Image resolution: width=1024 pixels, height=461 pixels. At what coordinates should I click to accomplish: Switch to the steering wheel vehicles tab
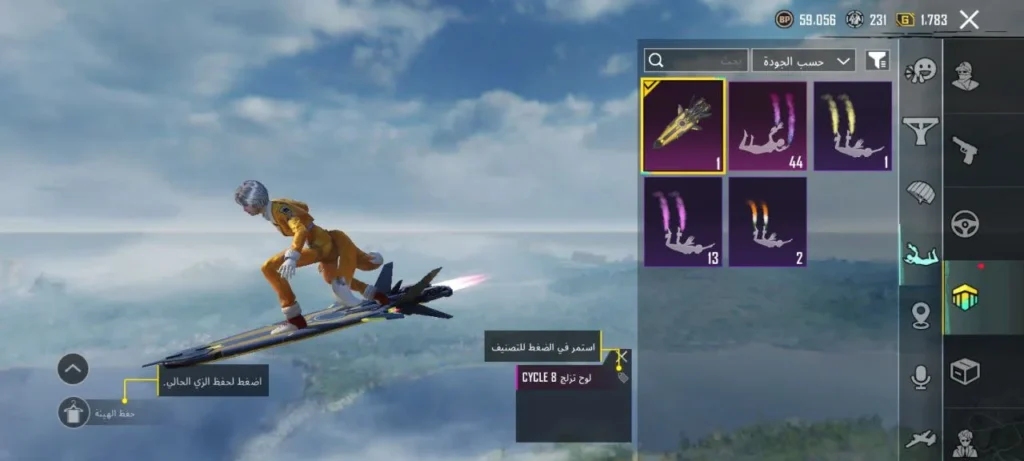965,224
